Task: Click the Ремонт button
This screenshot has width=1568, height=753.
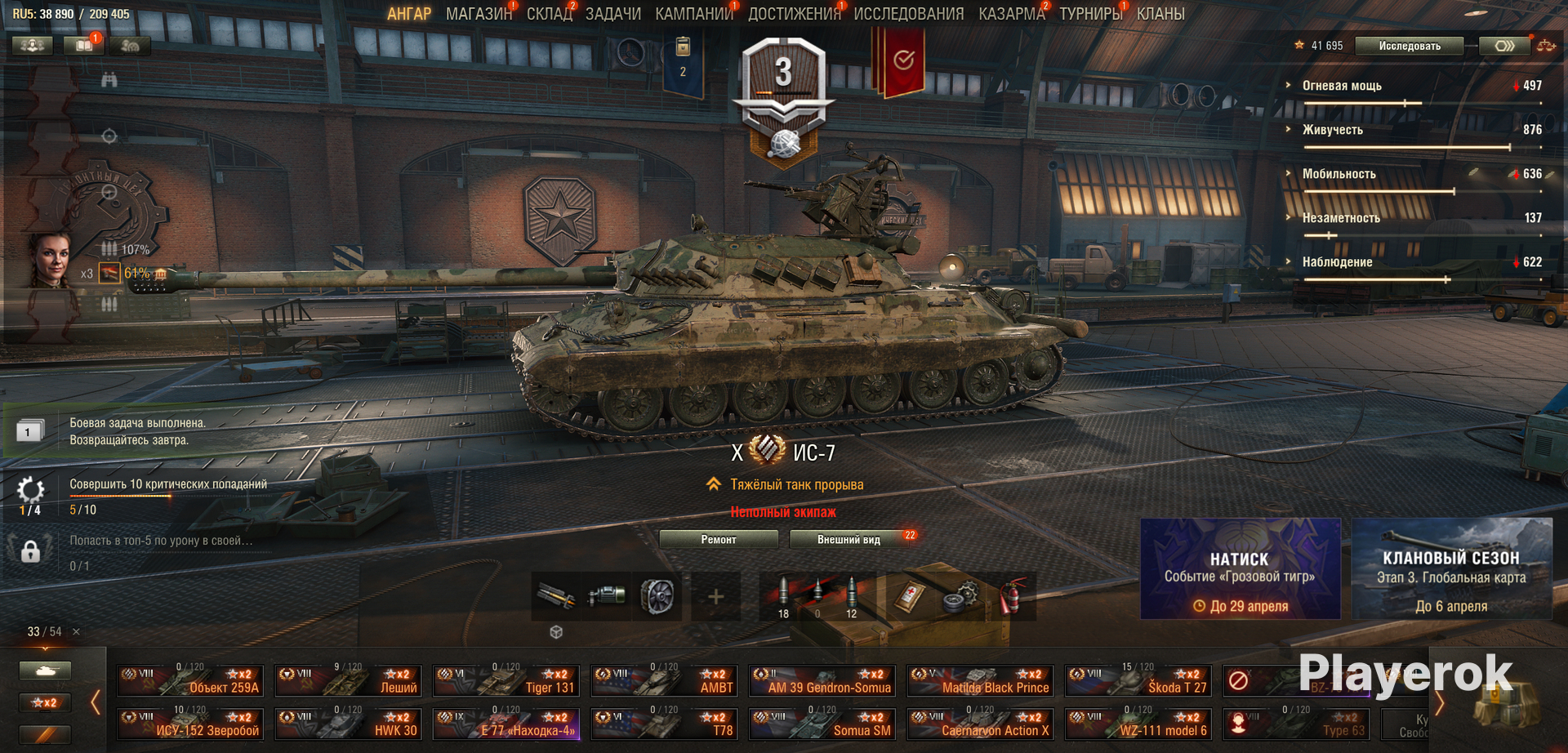Action: click(x=718, y=539)
